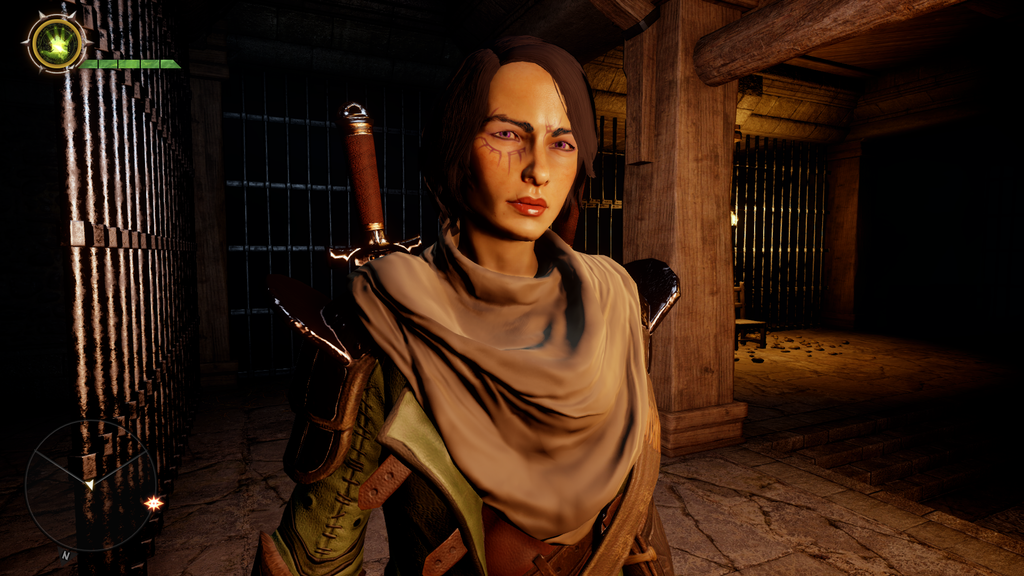Open the circular radar minimap

click(x=91, y=485)
